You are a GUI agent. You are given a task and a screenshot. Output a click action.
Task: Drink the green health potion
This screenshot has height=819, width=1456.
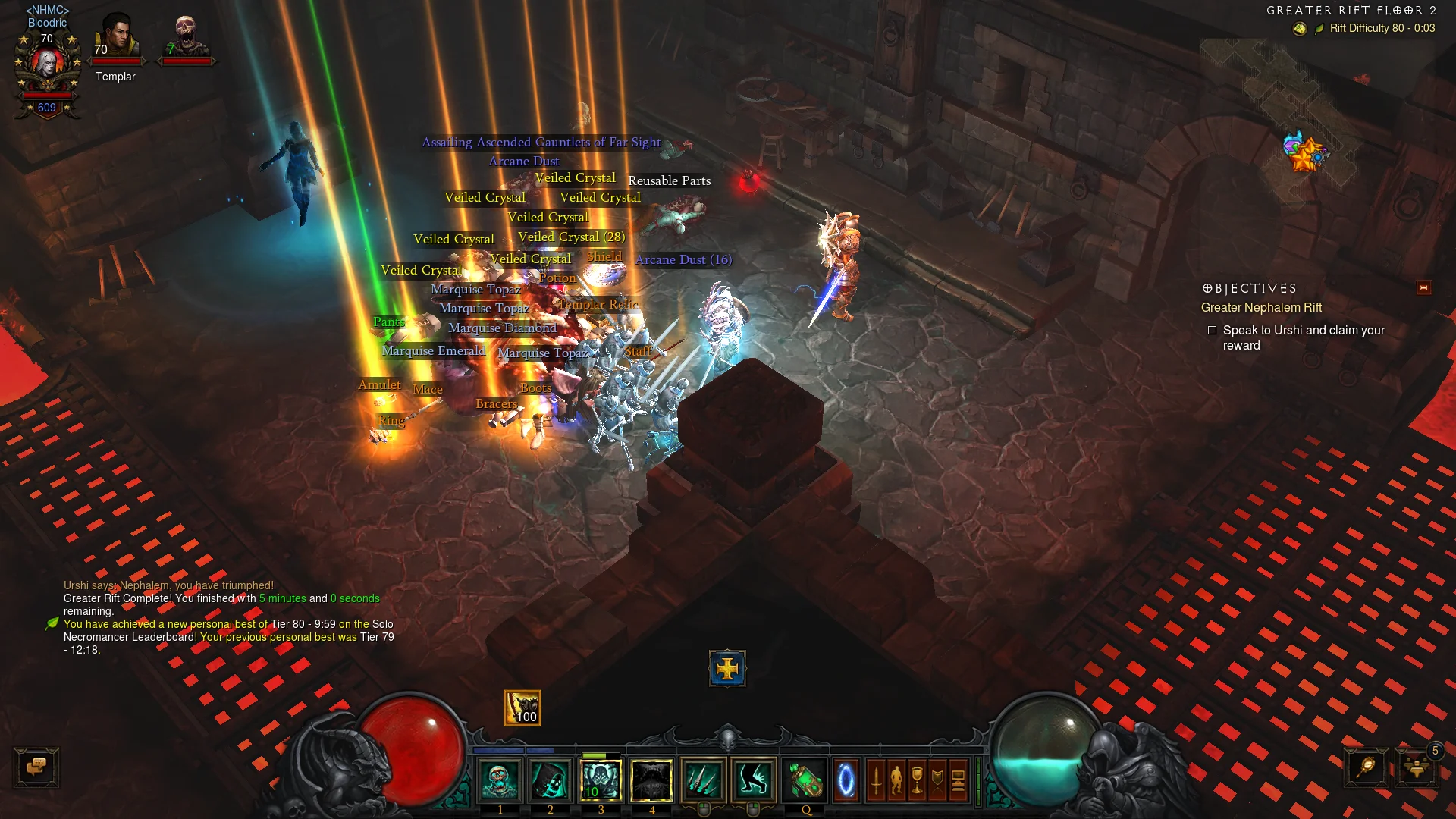(805, 780)
